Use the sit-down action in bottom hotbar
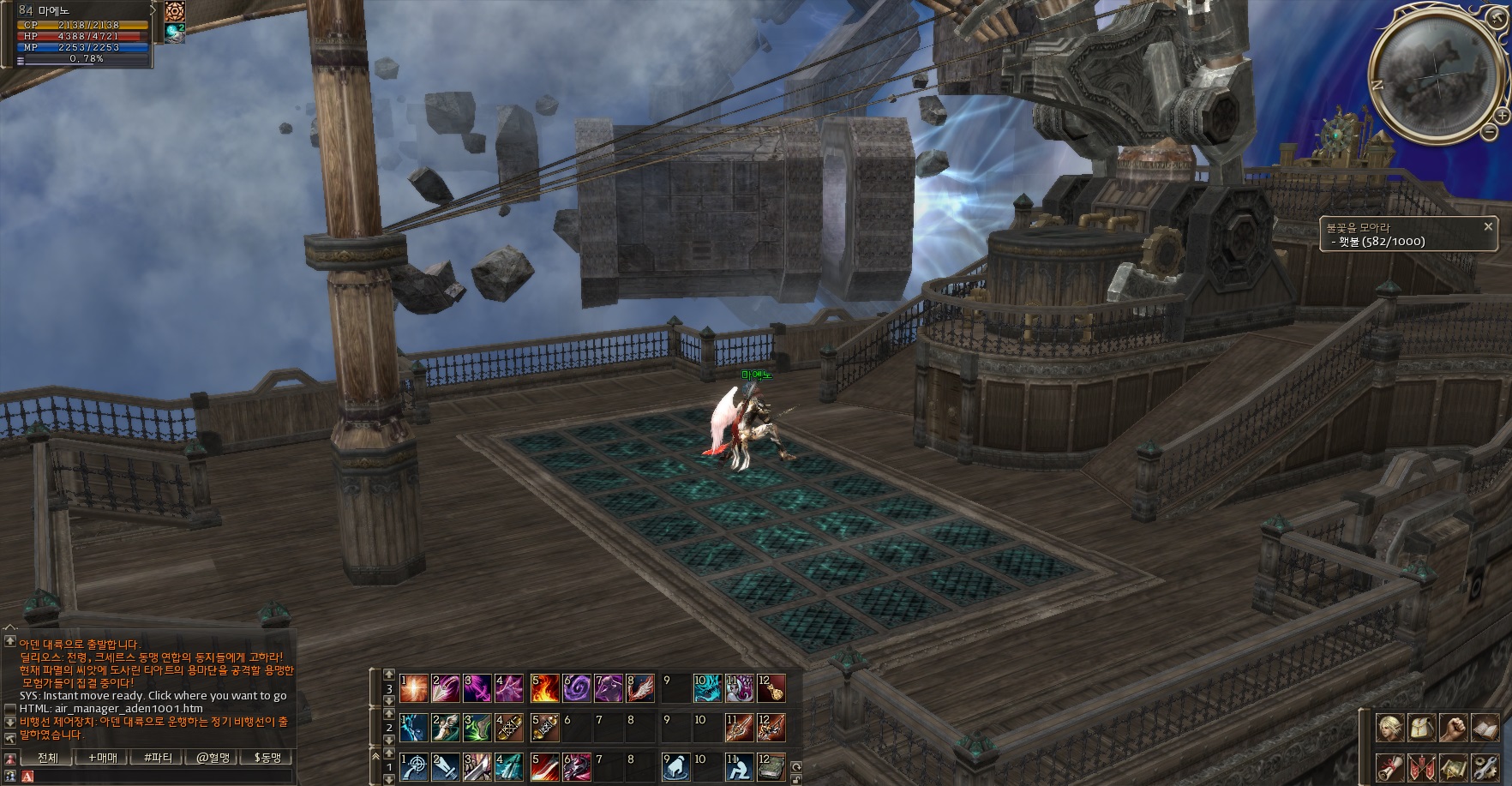Viewport: 1512px width, 786px height. click(x=739, y=767)
